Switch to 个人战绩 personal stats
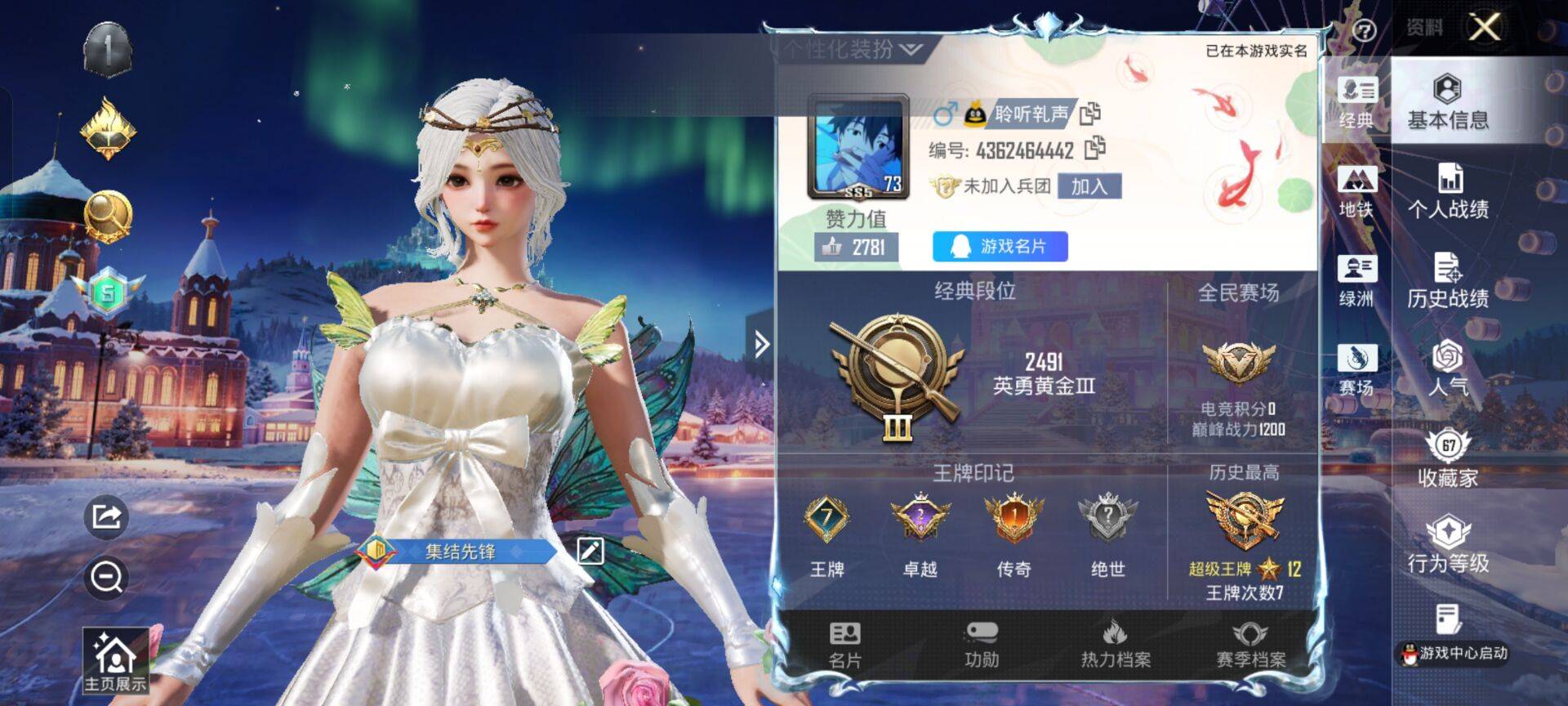This screenshot has width=1568, height=706. tap(1447, 192)
